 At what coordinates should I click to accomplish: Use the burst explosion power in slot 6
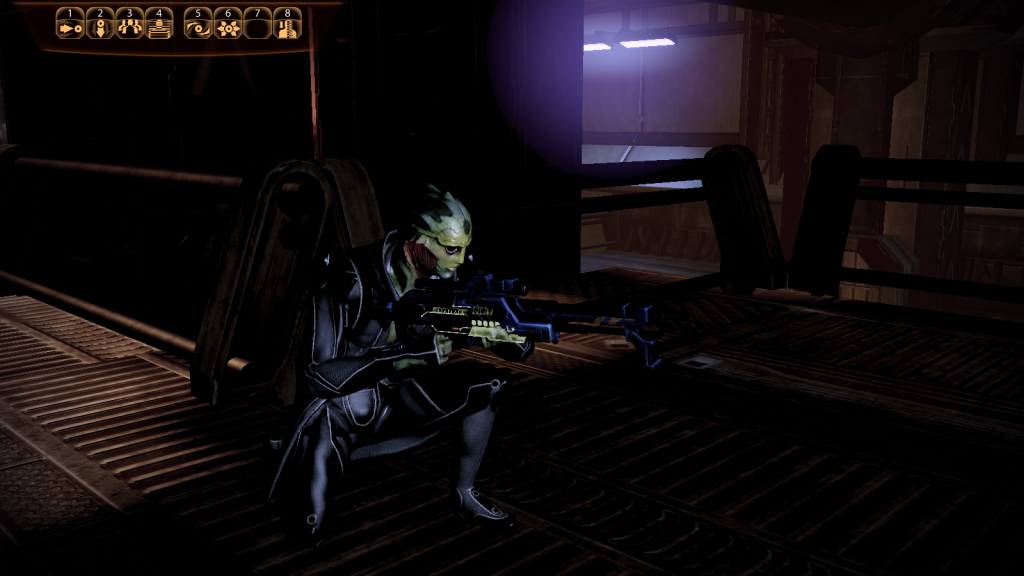pos(228,28)
